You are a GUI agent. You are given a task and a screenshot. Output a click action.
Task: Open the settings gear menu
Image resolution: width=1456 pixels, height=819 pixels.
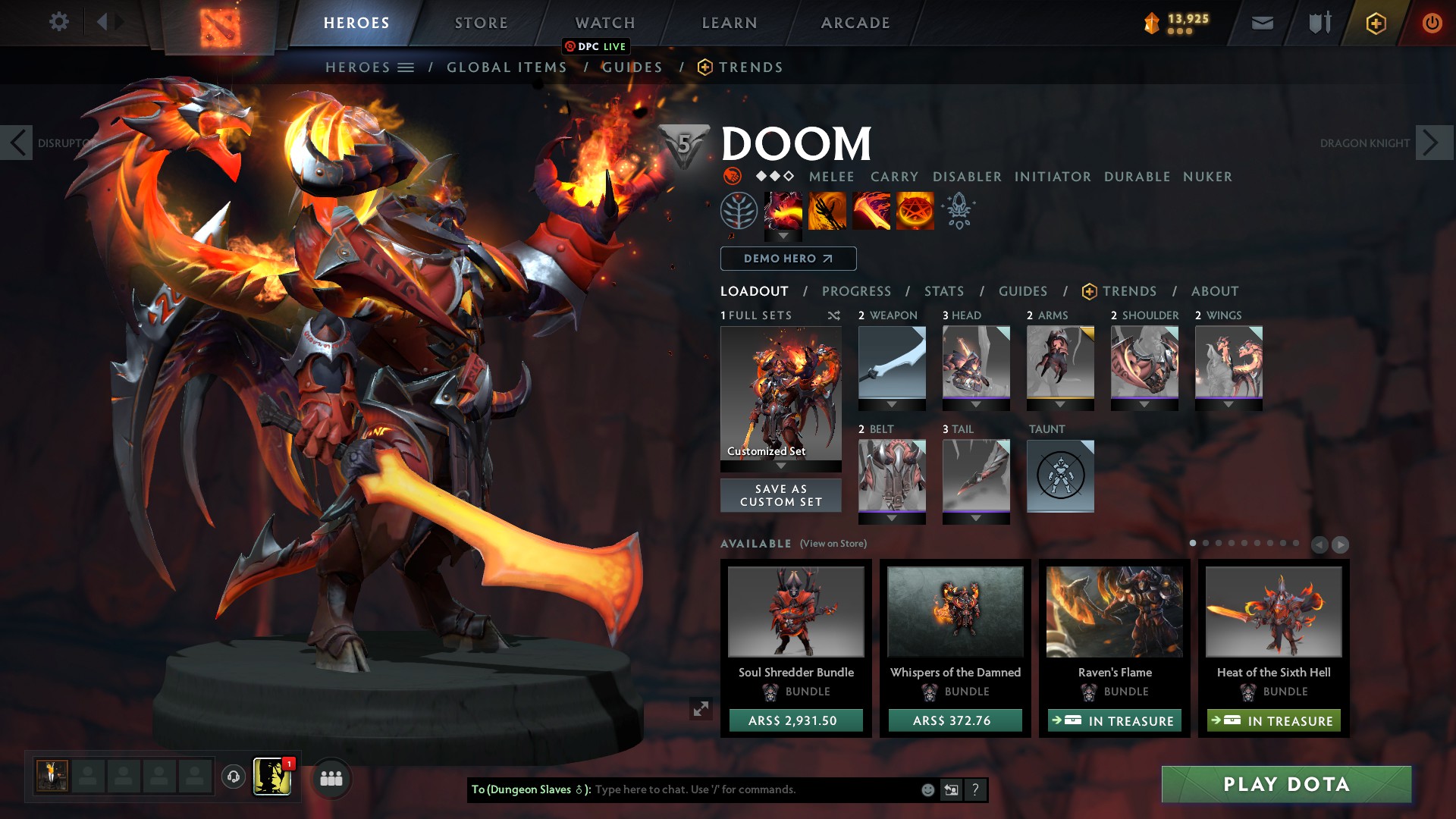tap(58, 22)
